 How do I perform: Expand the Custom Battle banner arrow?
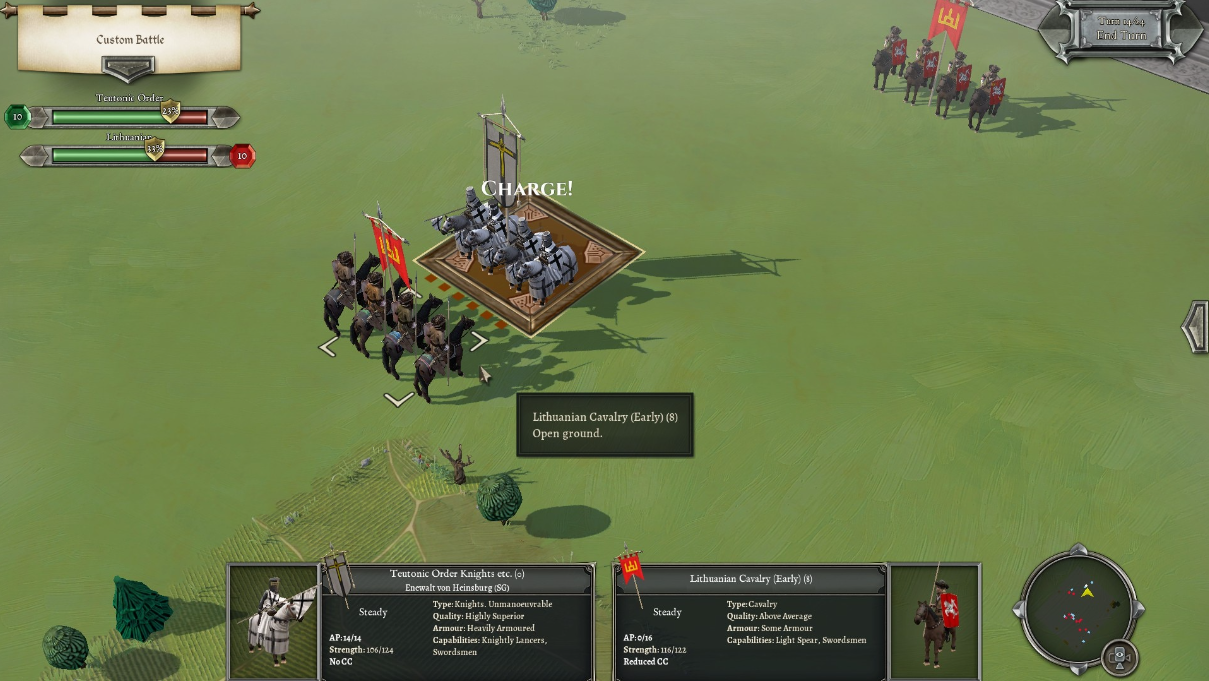coord(128,69)
